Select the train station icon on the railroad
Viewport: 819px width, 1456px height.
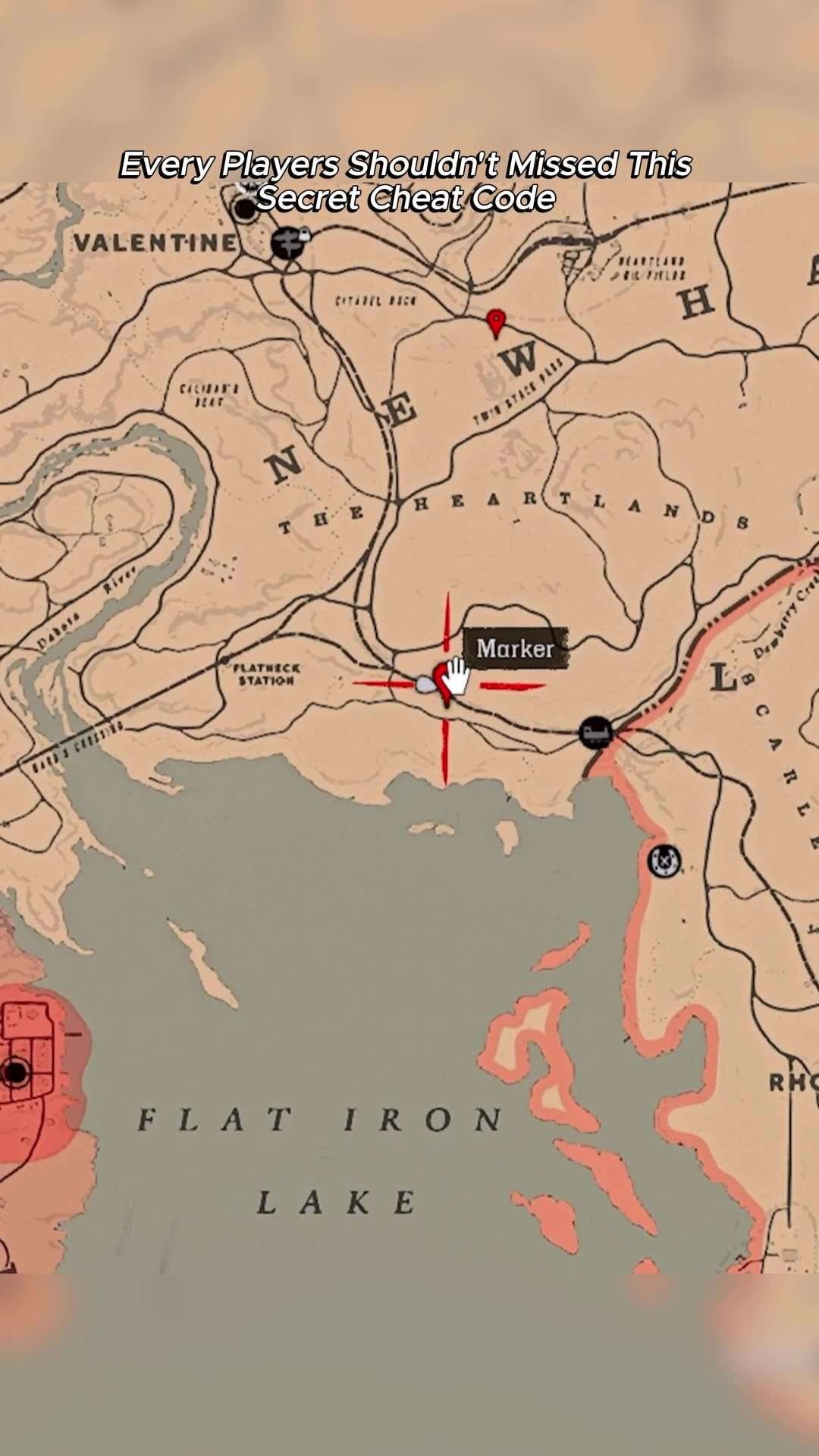click(x=595, y=733)
